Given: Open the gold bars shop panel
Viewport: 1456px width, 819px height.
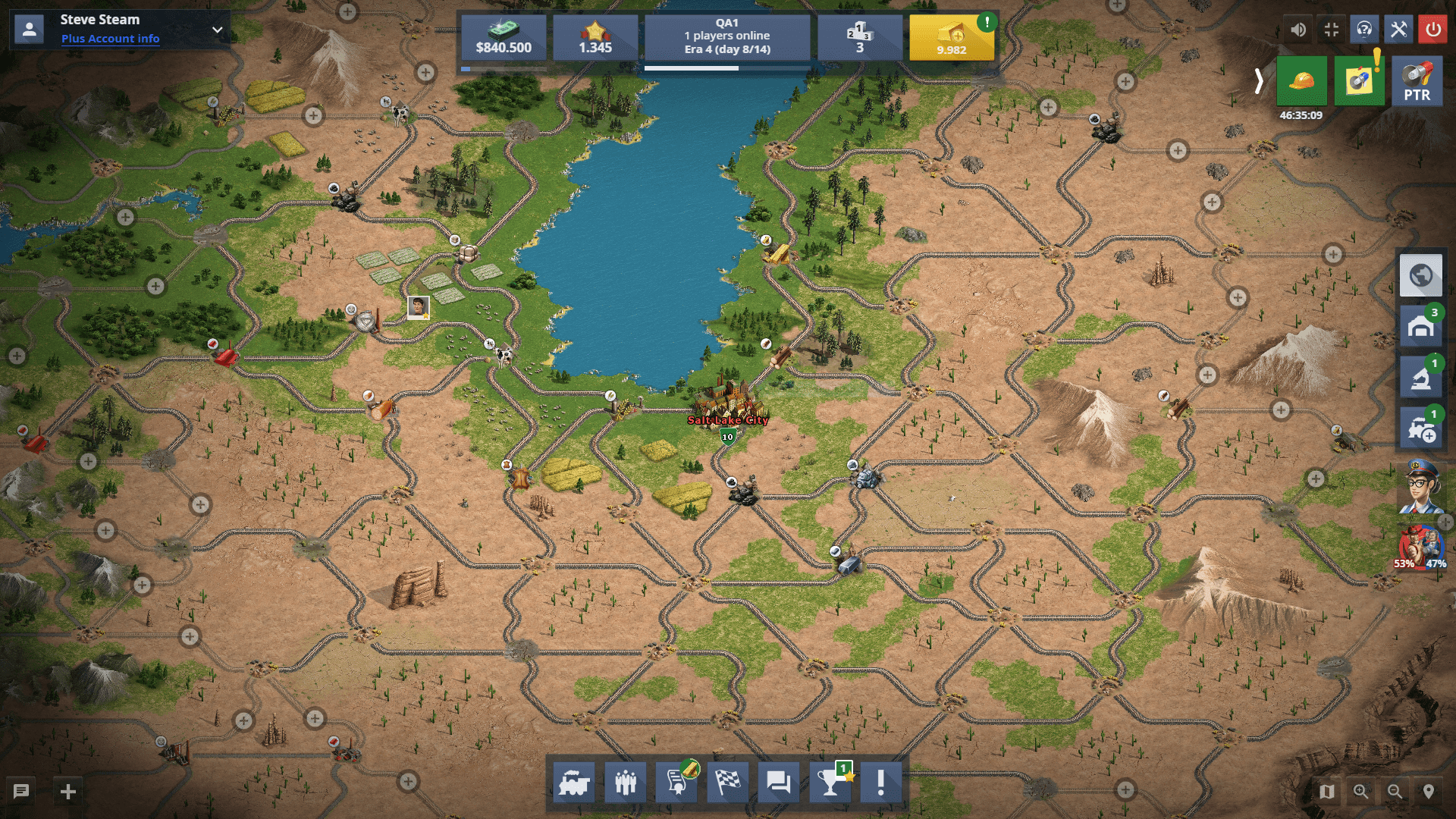Looking at the screenshot, I should point(951,38).
